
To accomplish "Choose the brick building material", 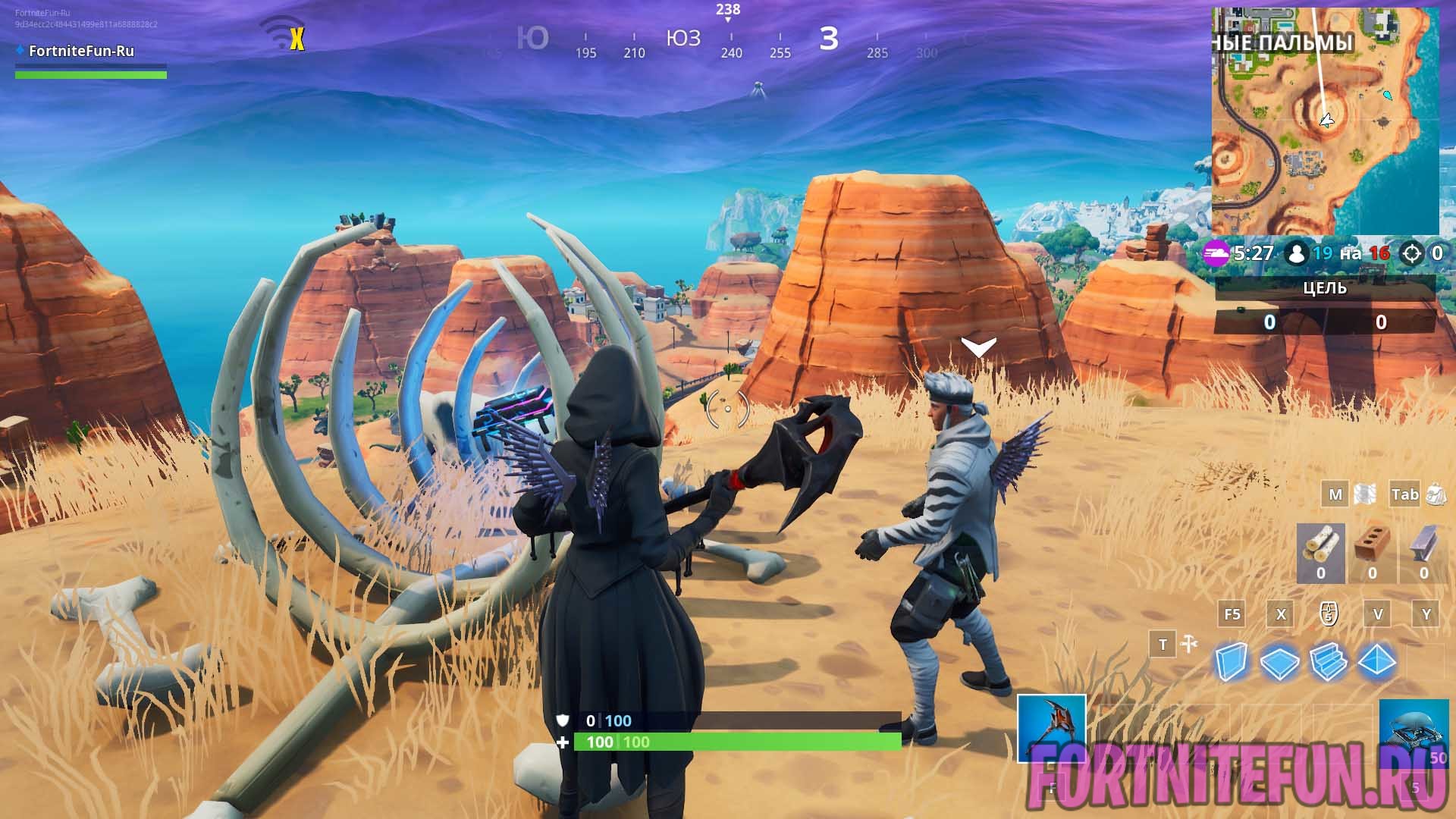I will [1372, 552].
